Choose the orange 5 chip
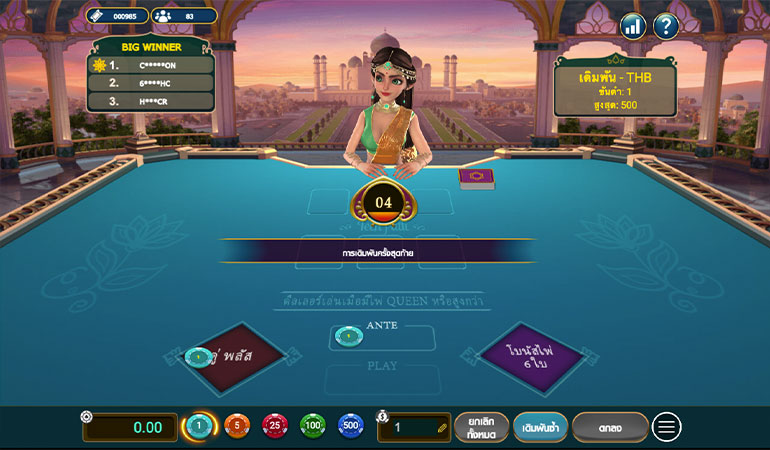This screenshot has height=450, width=770. click(x=237, y=427)
